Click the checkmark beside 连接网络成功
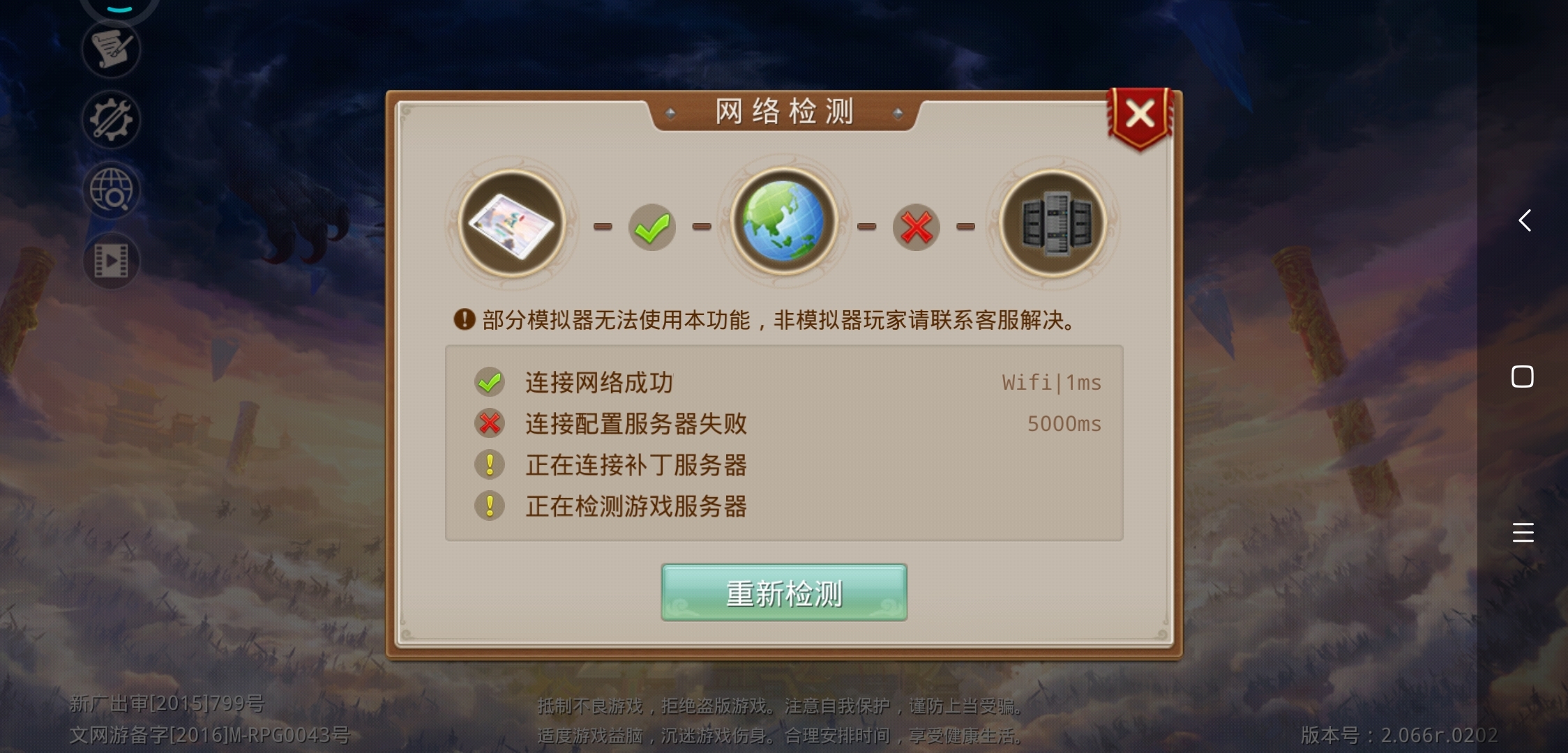1568x753 pixels. coord(490,381)
